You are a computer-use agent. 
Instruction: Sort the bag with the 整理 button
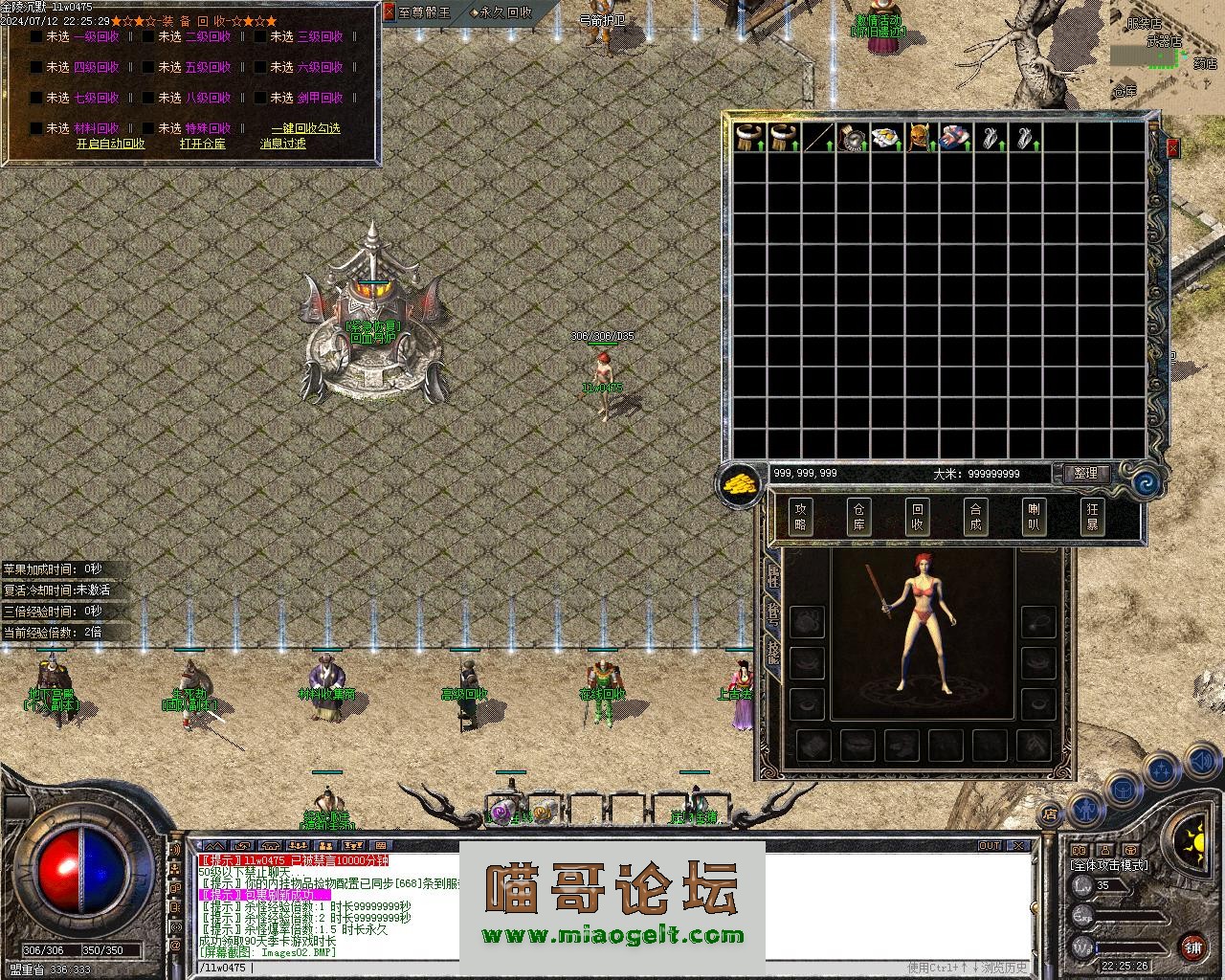click(1085, 474)
